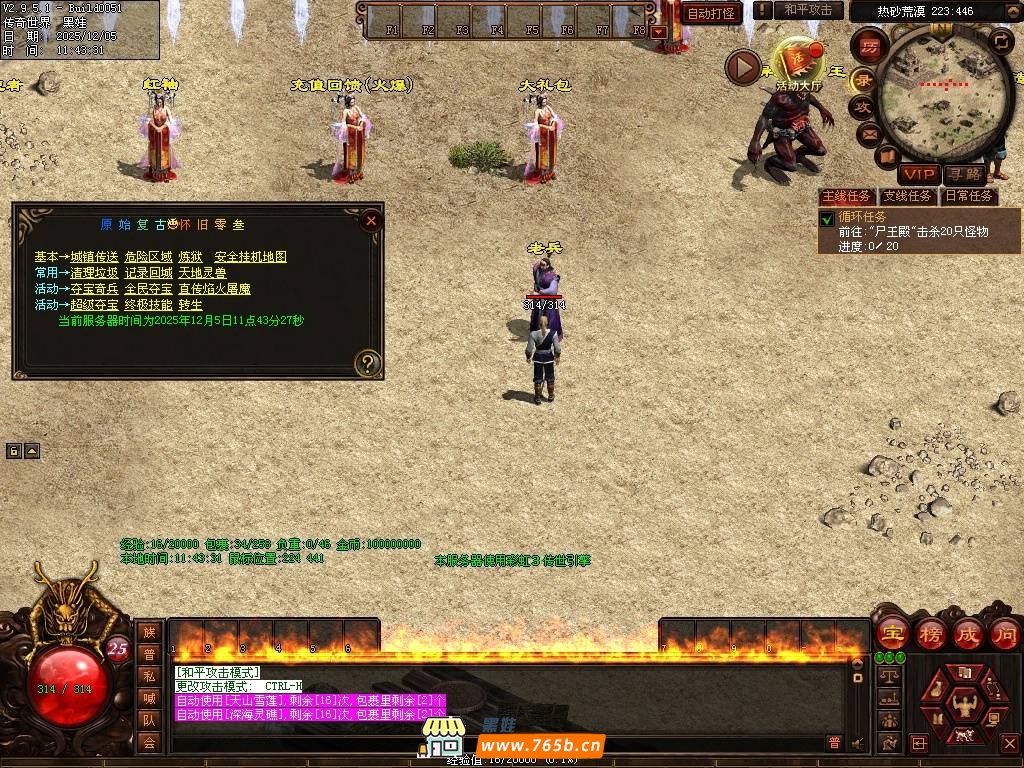Open the 城镇传送 town teleport link
Viewport: 1024px width, 768px height.
point(94,257)
